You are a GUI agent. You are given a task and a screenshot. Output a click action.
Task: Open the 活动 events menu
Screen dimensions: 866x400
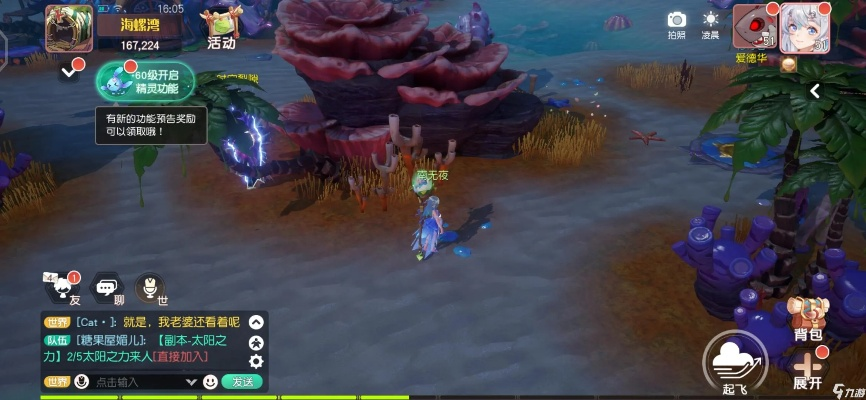(220, 28)
